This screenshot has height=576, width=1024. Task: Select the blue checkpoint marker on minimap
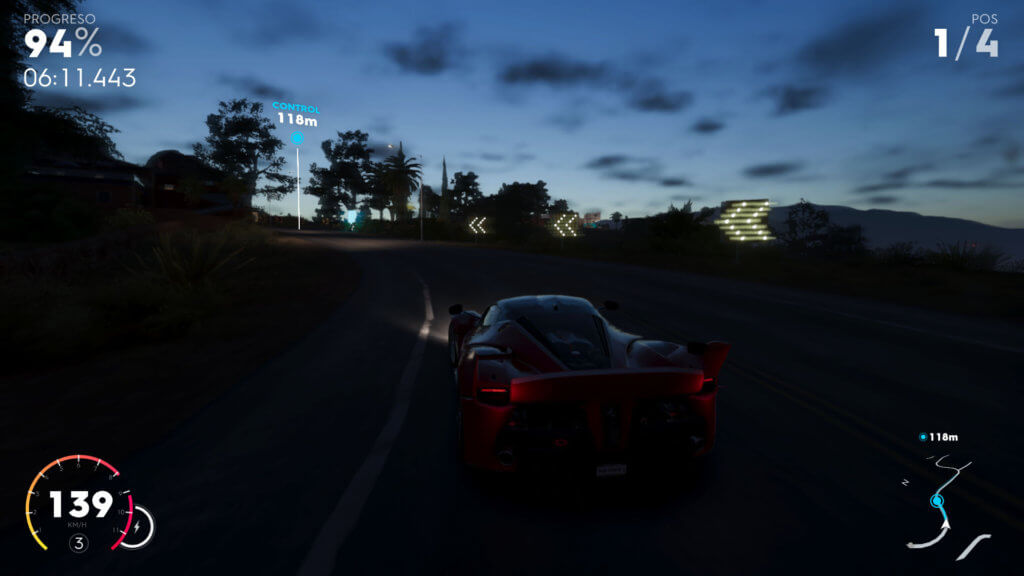[x=937, y=500]
